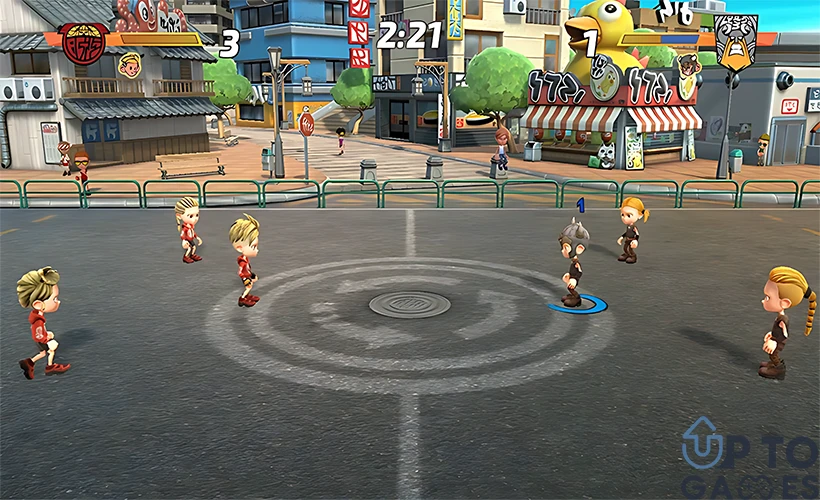Select the horned-helmet player portrait icon
The image size is (820, 500).
(x=688, y=65)
